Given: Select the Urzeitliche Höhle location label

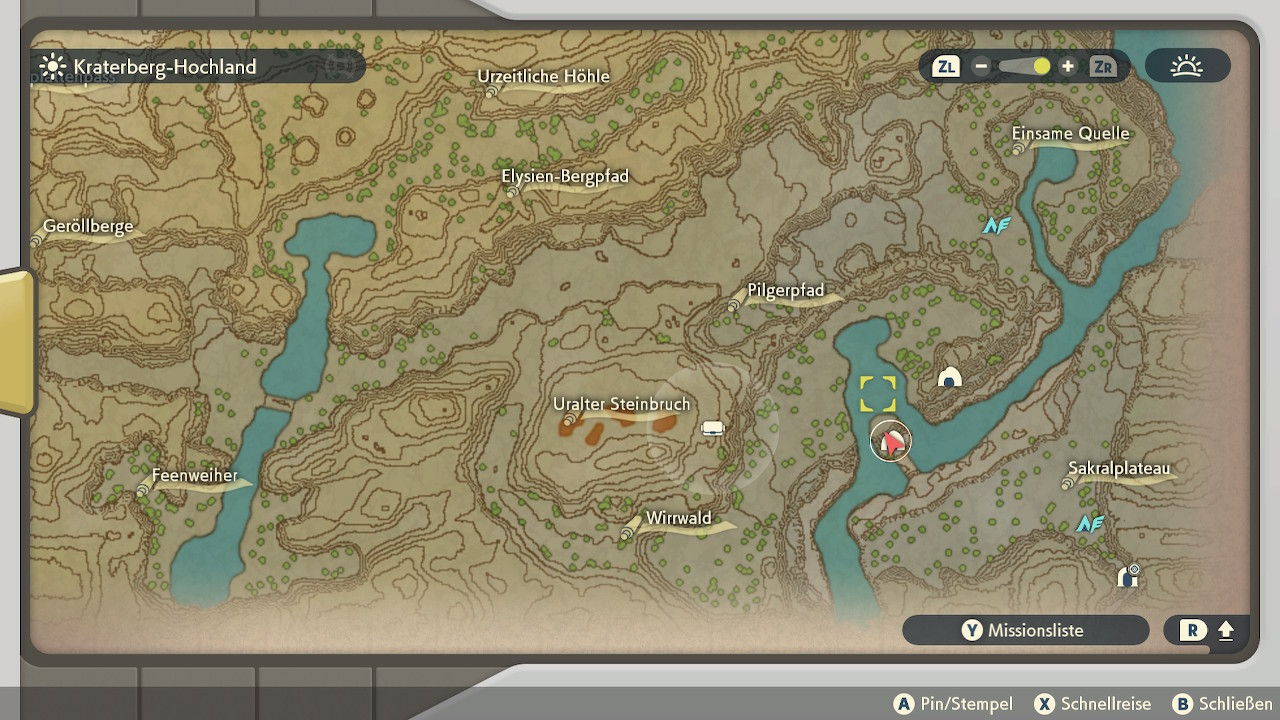Looking at the screenshot, I should coord(543,77).
